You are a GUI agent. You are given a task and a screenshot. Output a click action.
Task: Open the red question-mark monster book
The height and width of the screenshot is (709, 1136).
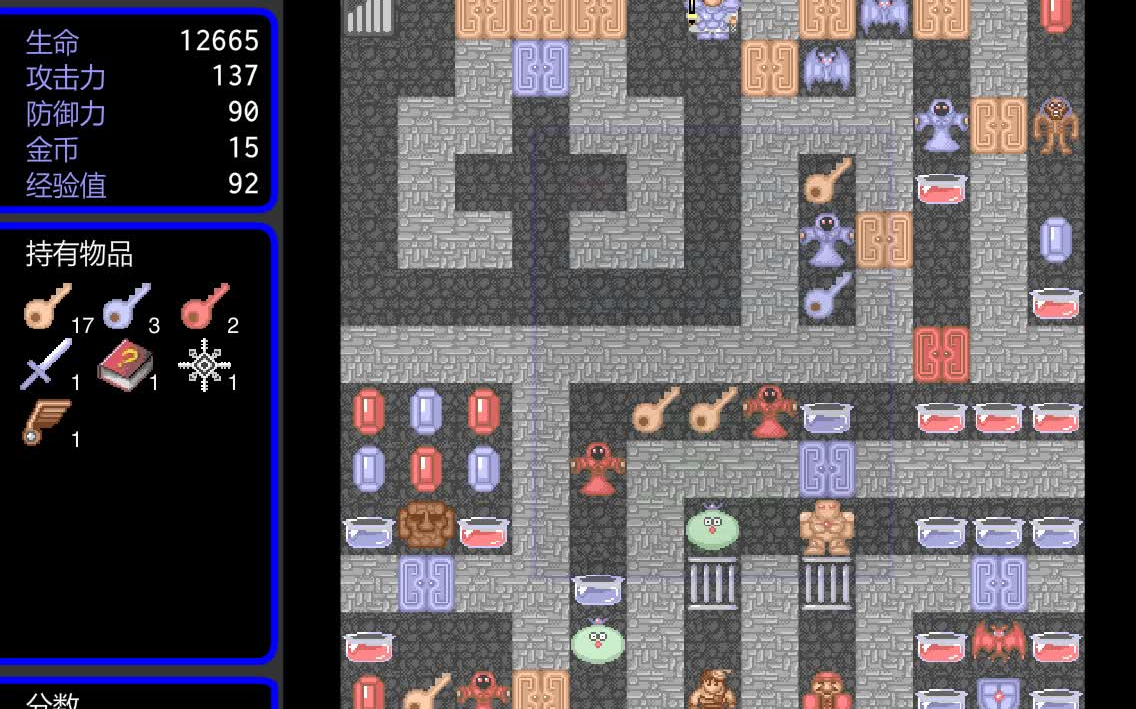(125, 364)
